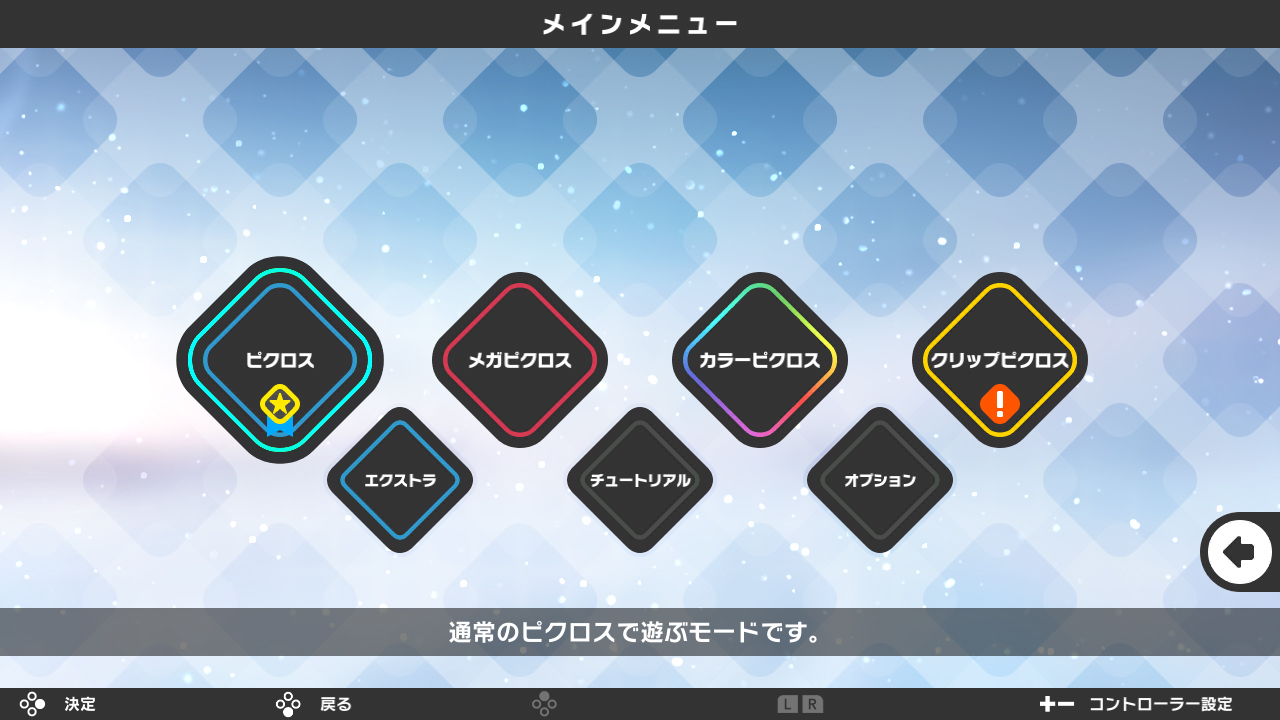Launch the チュートリアル (Tutorial) mode
1280x720 pixels.
click(640, 480)
